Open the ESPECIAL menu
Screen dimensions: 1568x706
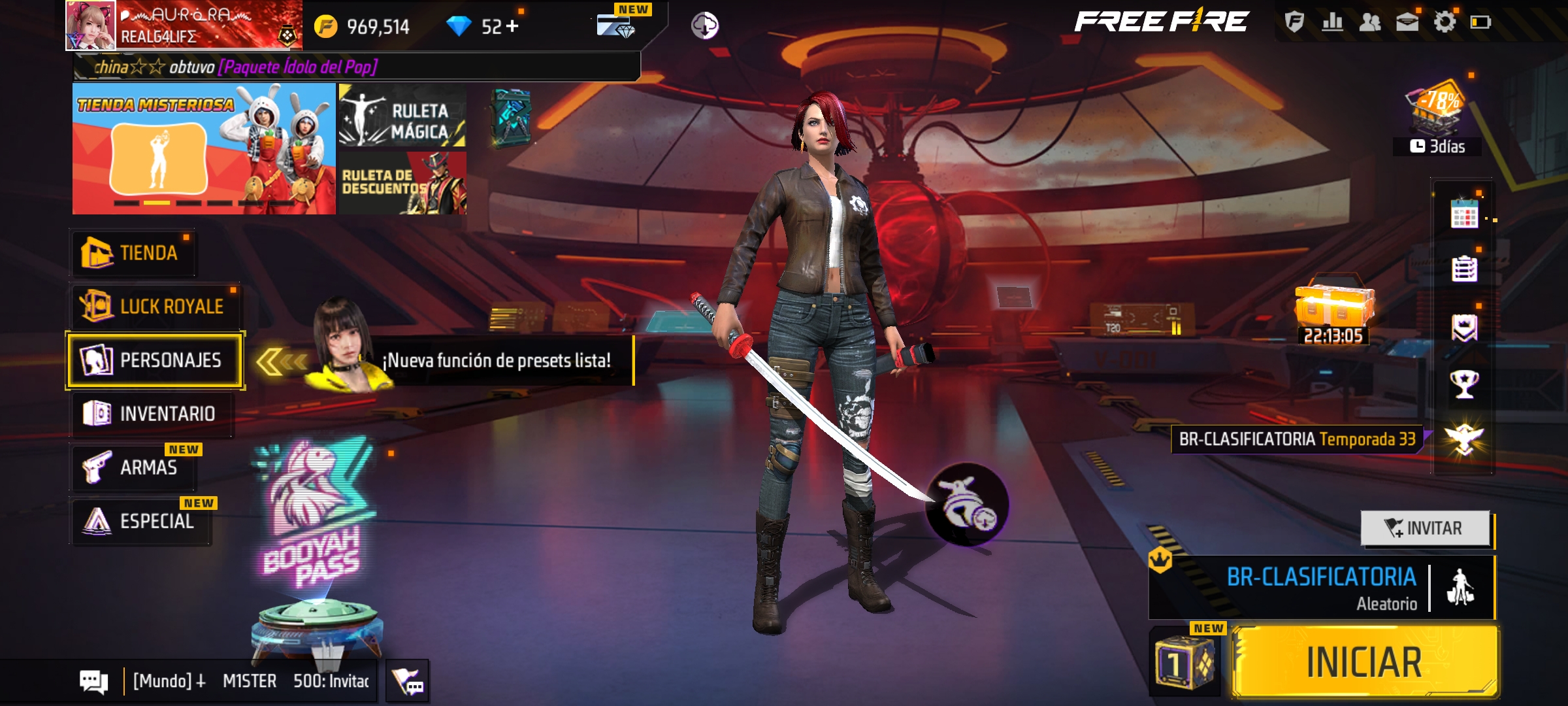[141, 521]
